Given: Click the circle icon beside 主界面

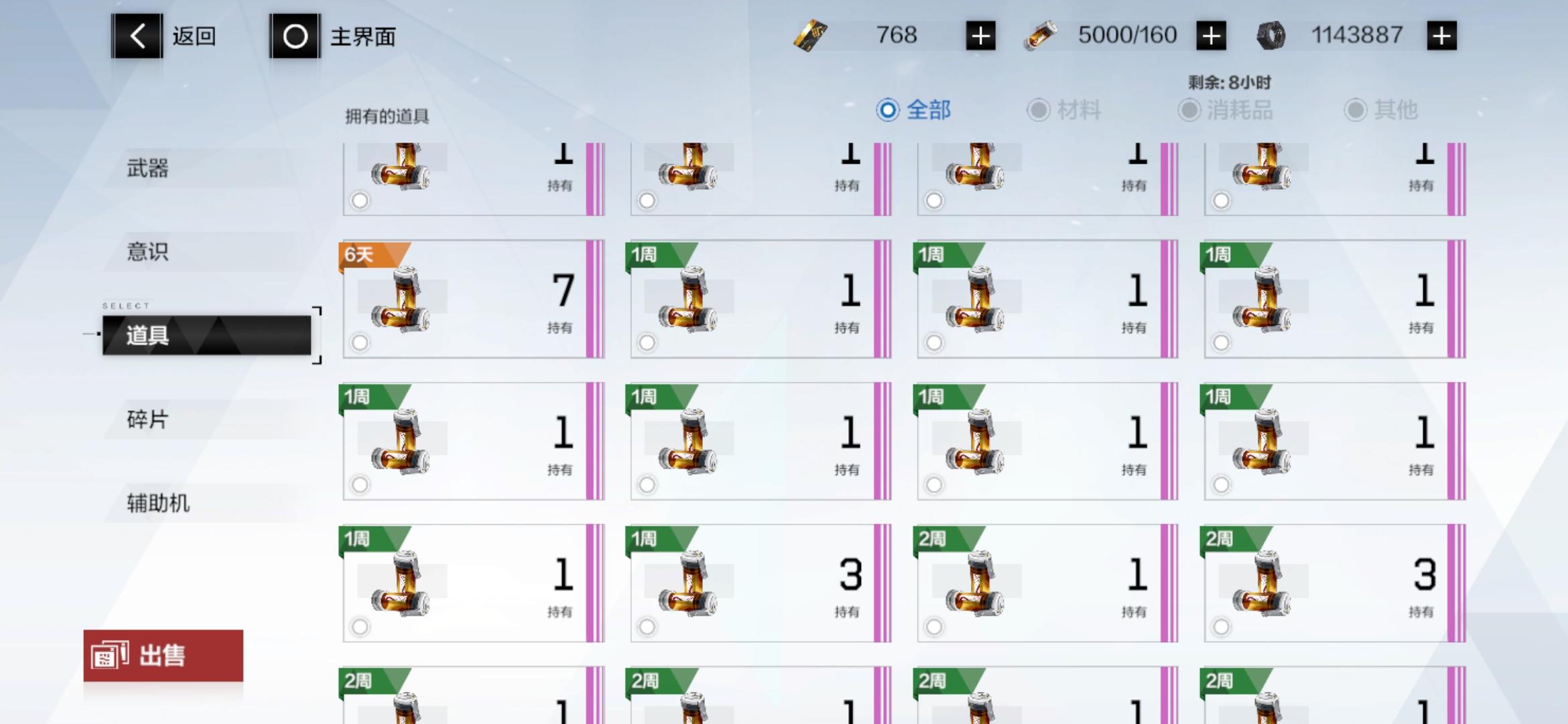Looking at the screenshot, I should [x=293, y=36].
